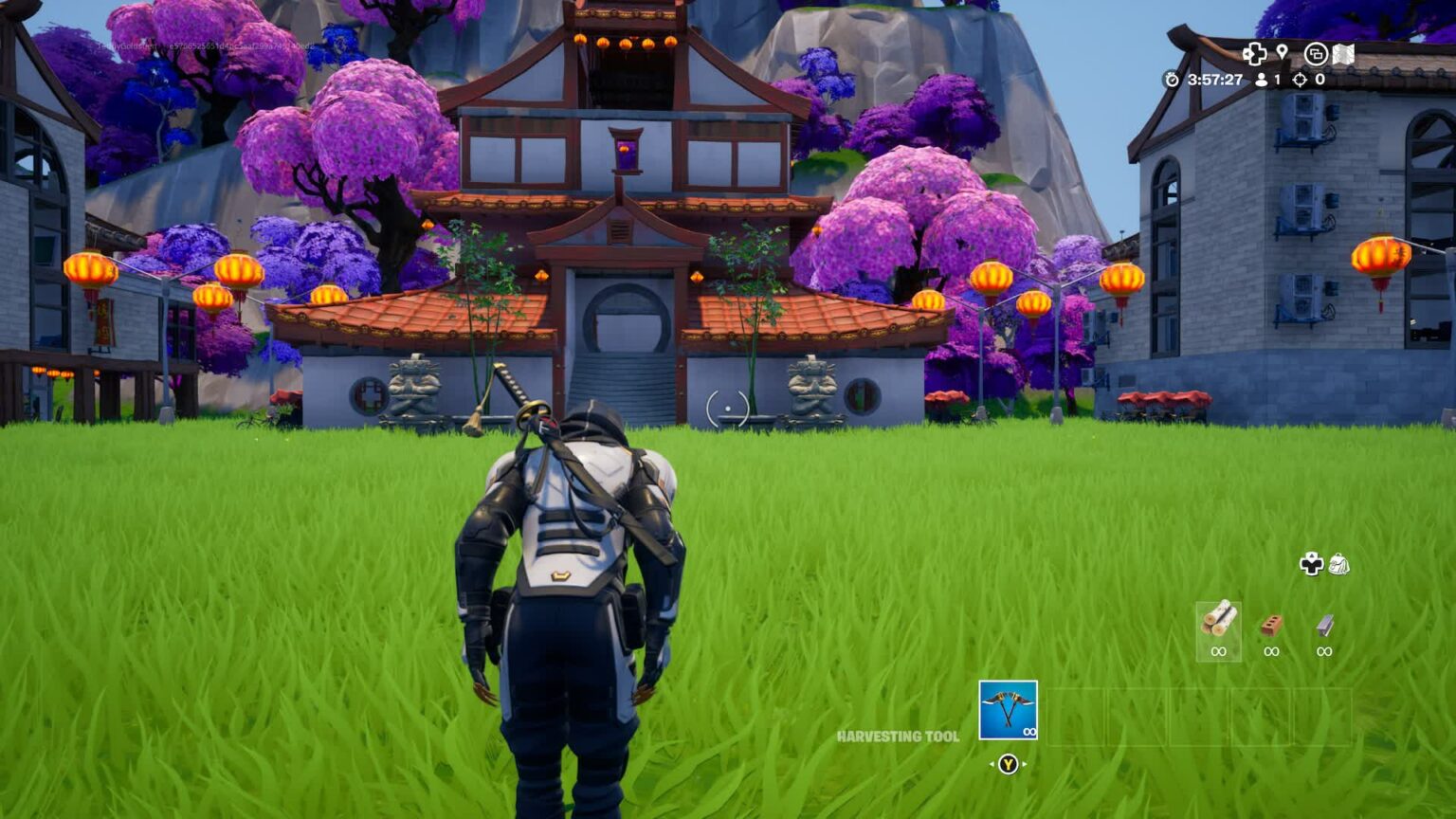Select the wood resource log icon
This screenshot has height=819, width=1456.
tap(1221, 621)
